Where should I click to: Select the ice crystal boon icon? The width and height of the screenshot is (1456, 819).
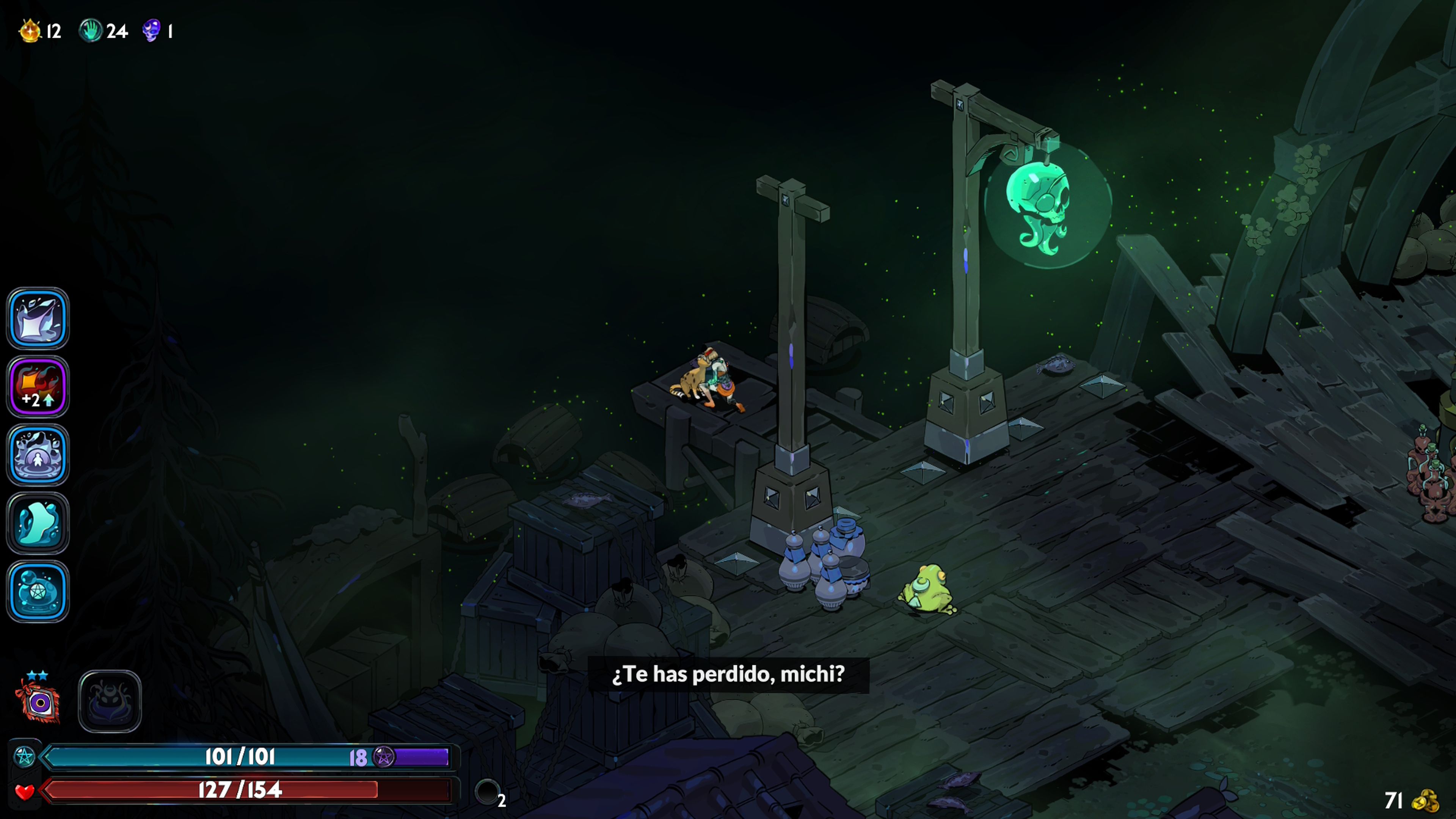click(x=38, y=318)
